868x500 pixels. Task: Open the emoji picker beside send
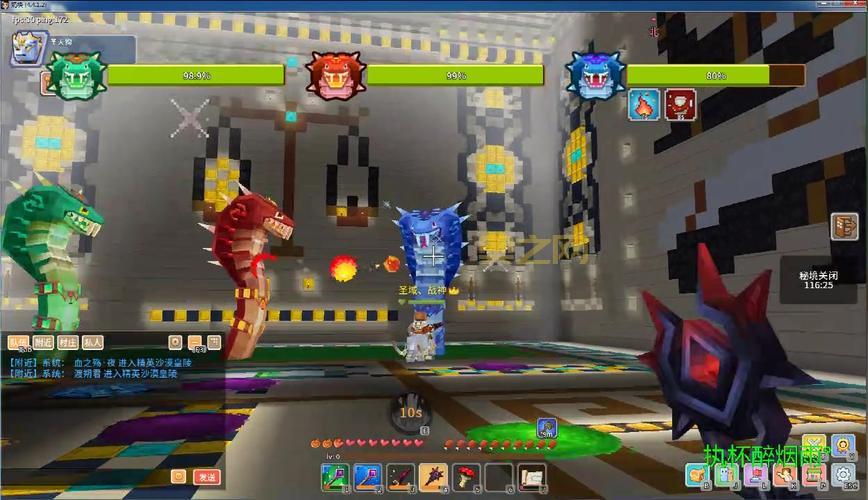coord(178,477)
